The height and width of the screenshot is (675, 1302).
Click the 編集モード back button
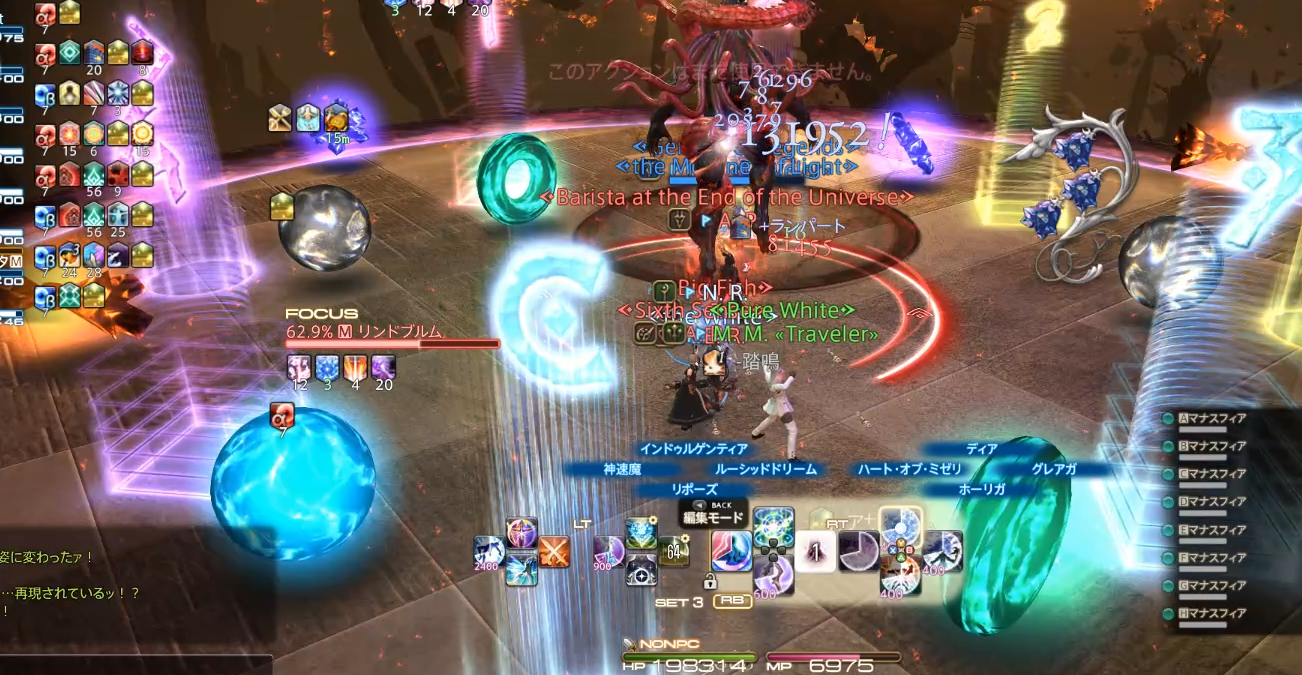click(x=713, y=512)
